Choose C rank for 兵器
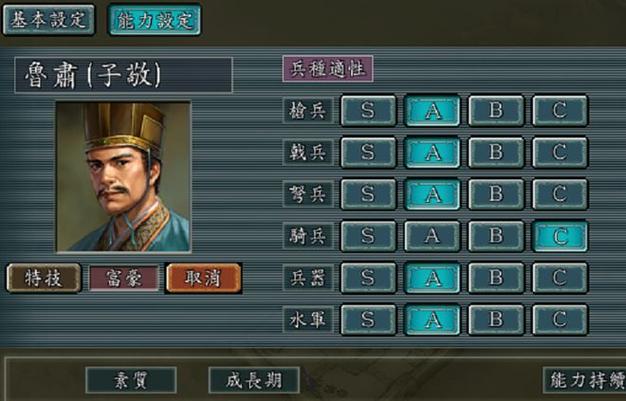The image size is (626, 401). click(x=560, y=278)
